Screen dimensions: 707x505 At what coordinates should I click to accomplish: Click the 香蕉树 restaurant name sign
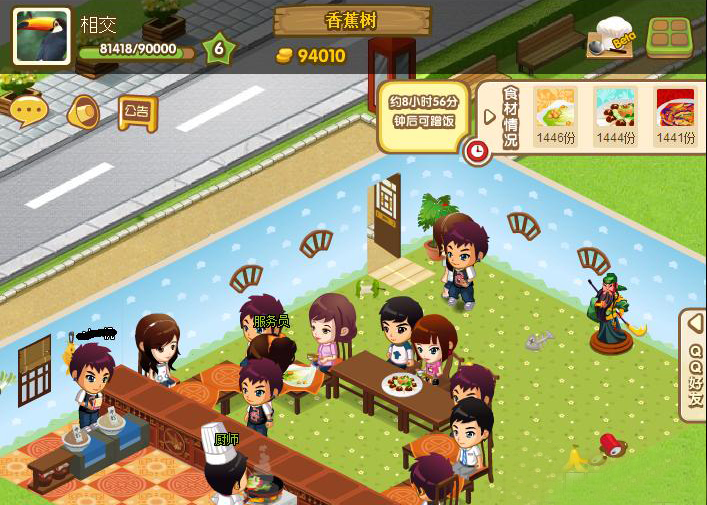coord(352,20)
